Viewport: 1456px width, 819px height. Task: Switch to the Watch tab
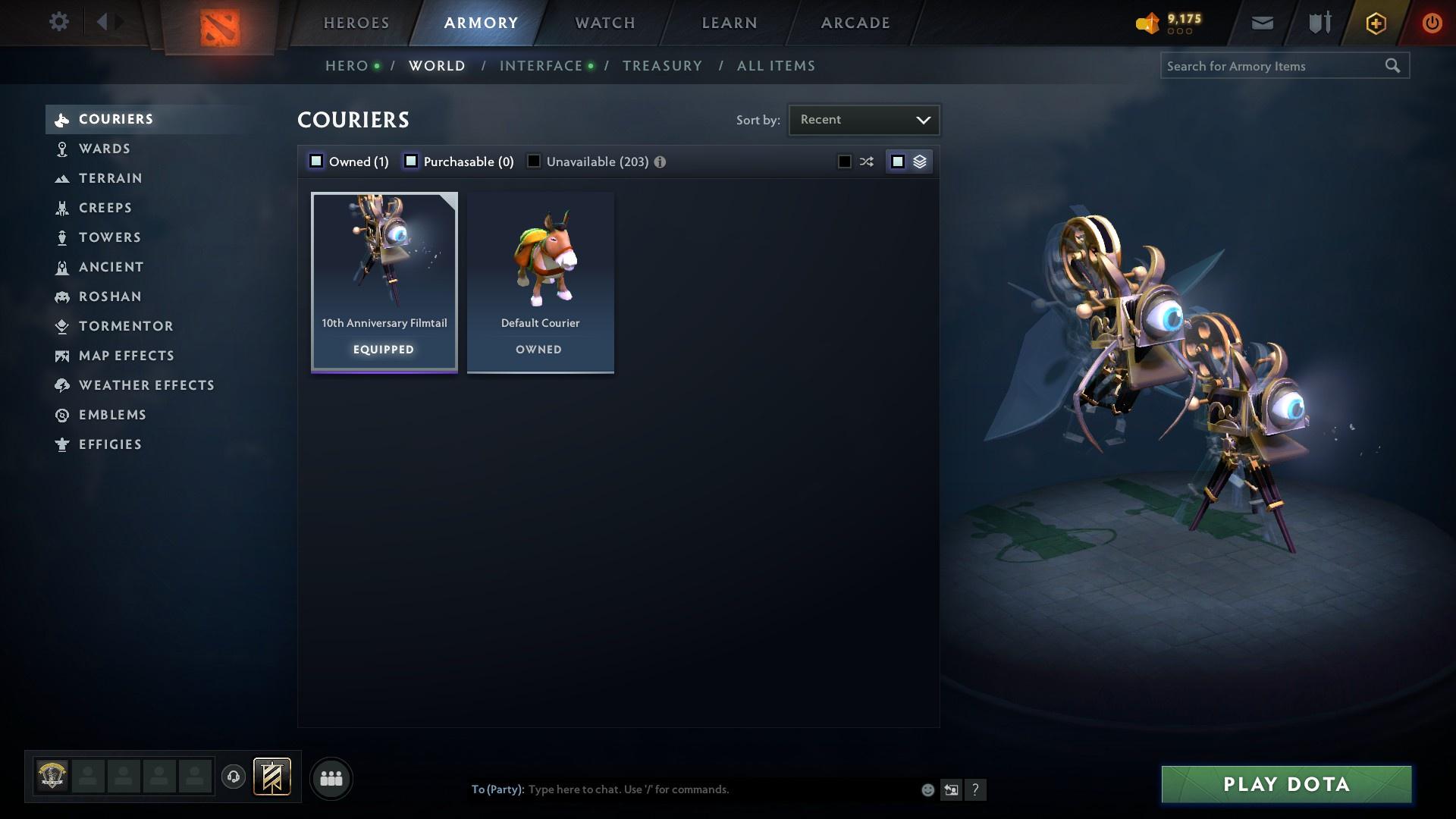(604, 23)
